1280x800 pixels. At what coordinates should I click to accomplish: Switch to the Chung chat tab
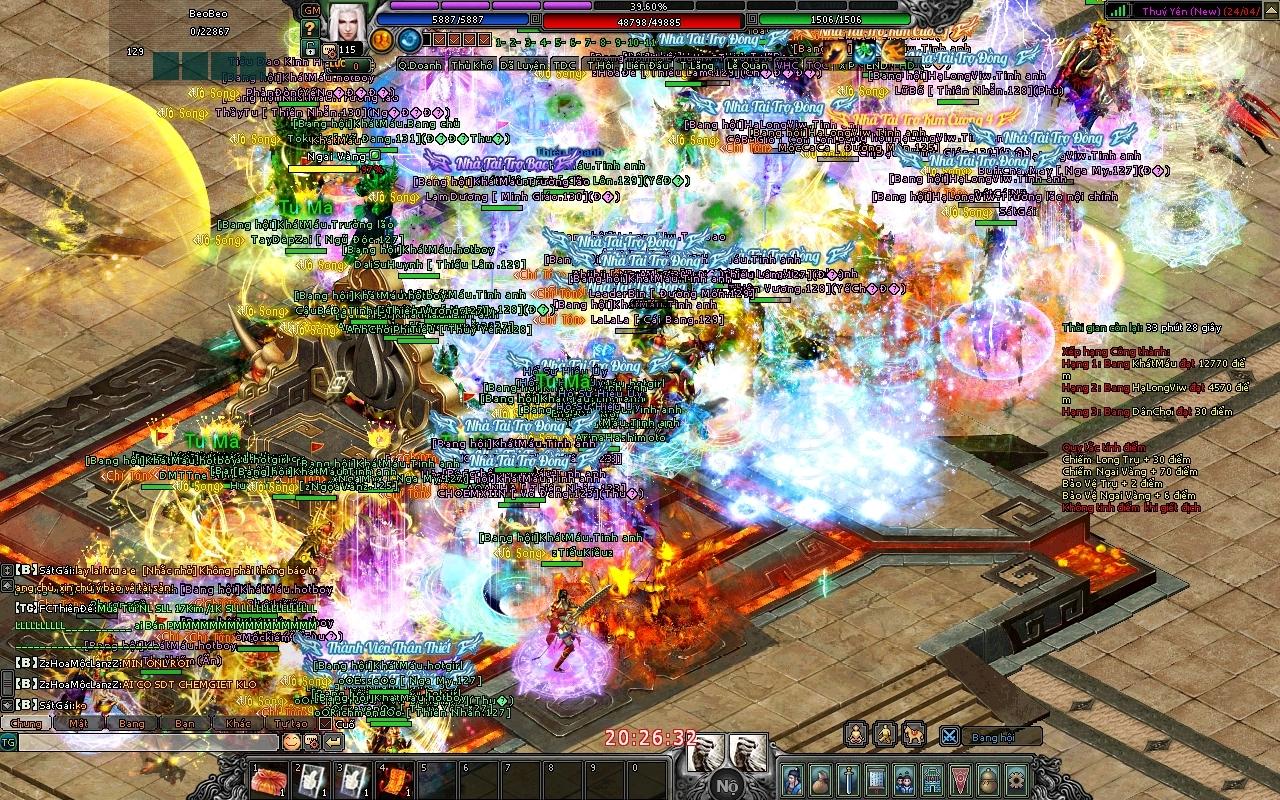26,723
